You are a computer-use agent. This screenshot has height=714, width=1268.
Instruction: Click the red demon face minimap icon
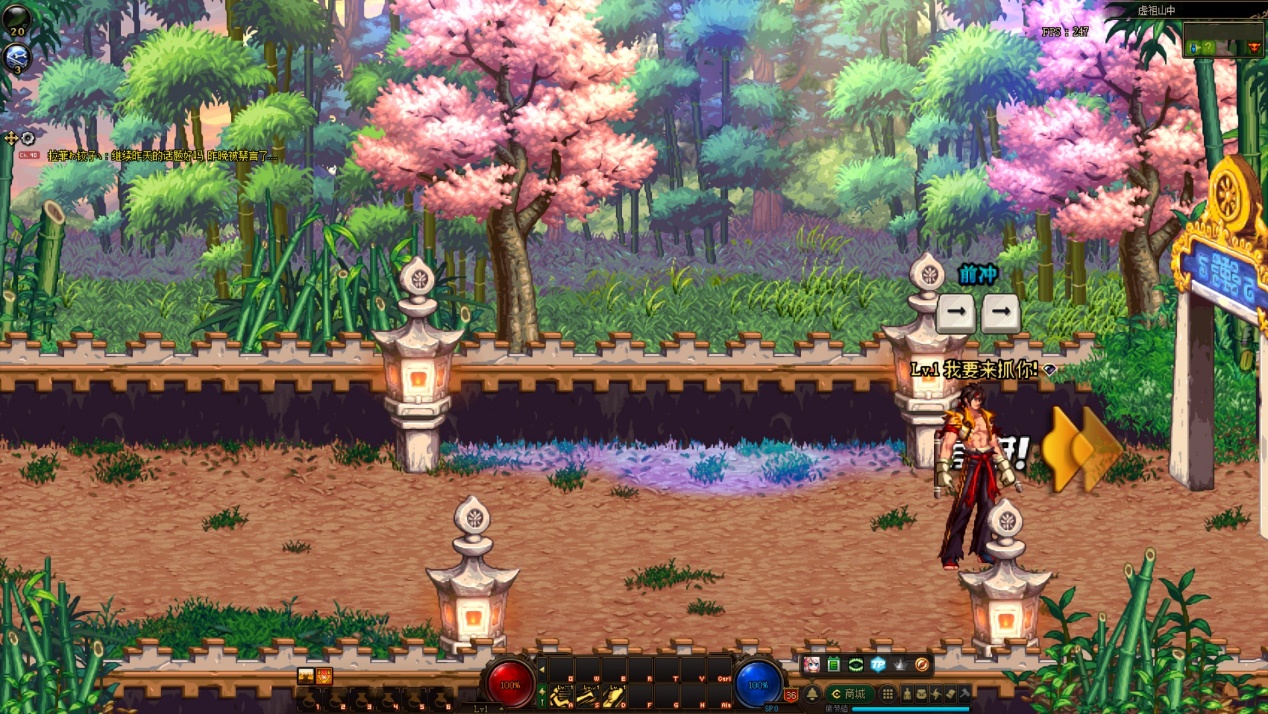[x=1252, y=48]
